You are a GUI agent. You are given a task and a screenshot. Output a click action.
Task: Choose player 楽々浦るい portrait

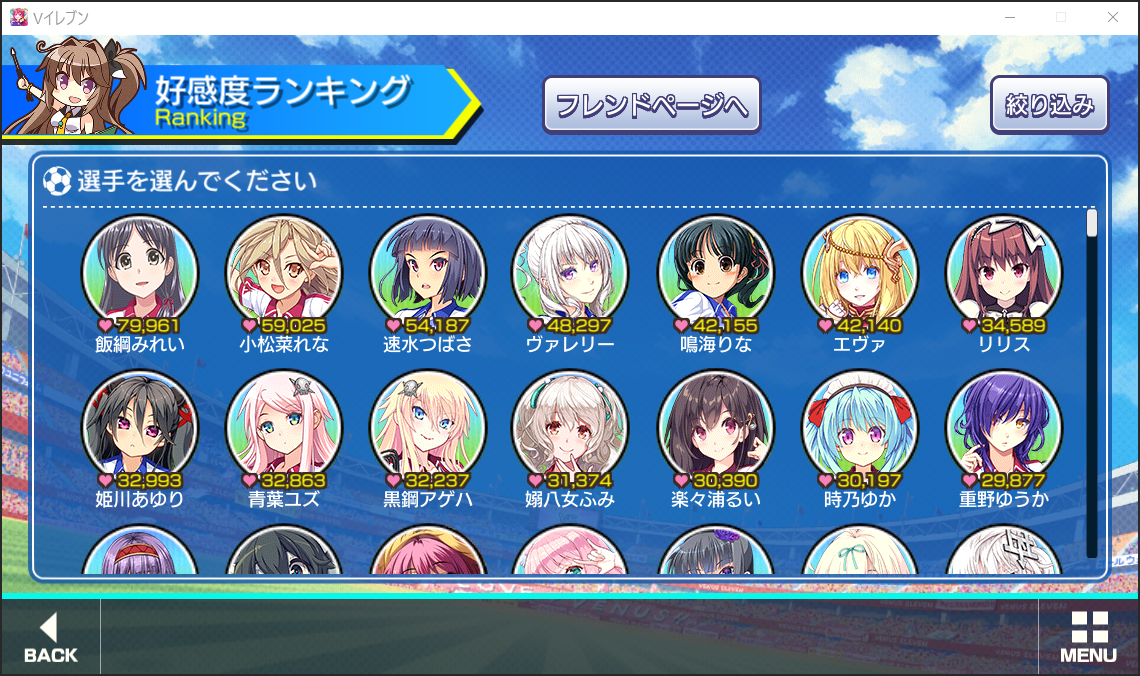pos(715,426)
